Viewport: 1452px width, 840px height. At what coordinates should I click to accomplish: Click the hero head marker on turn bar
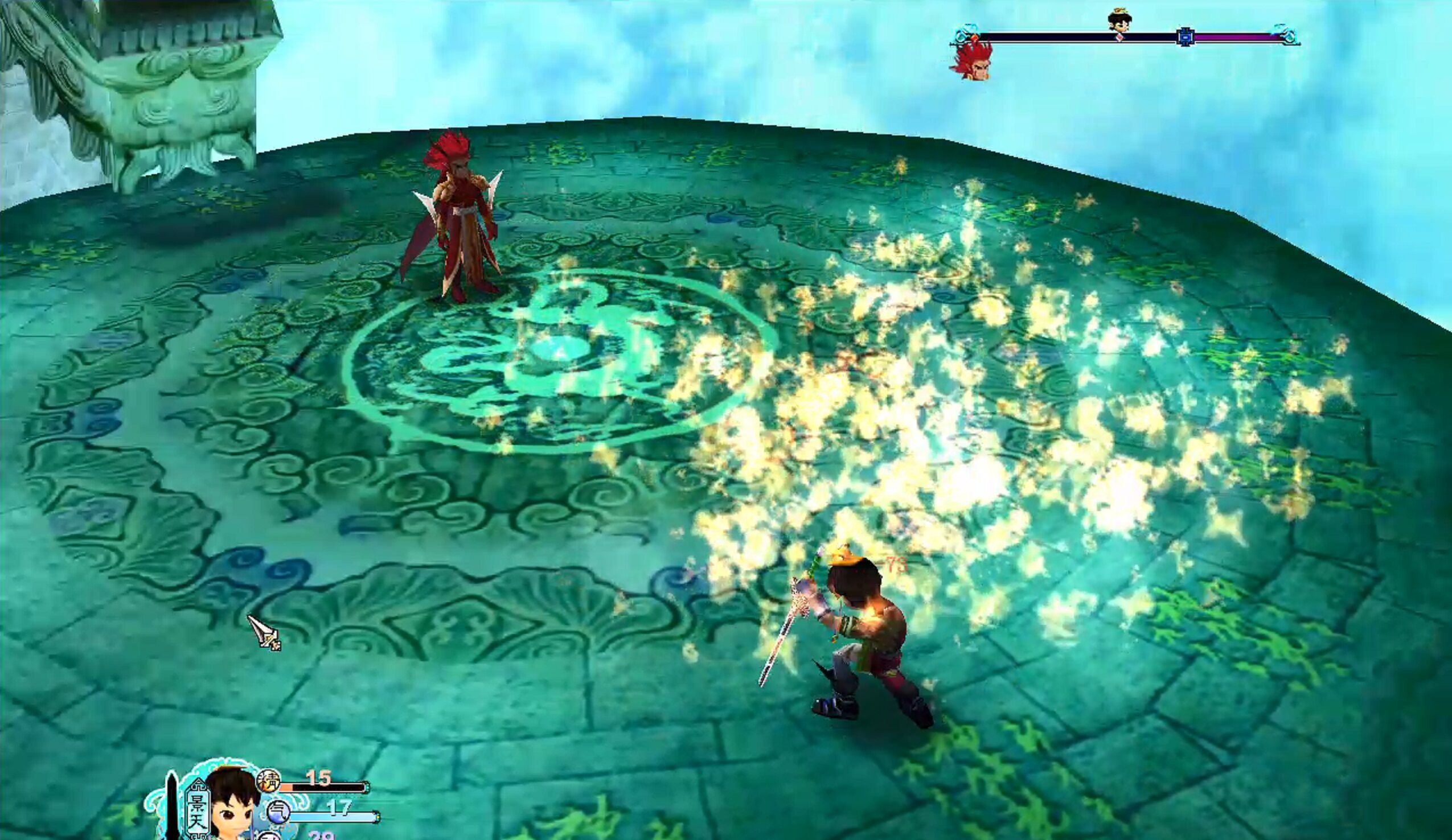[x=1119, y=20]
